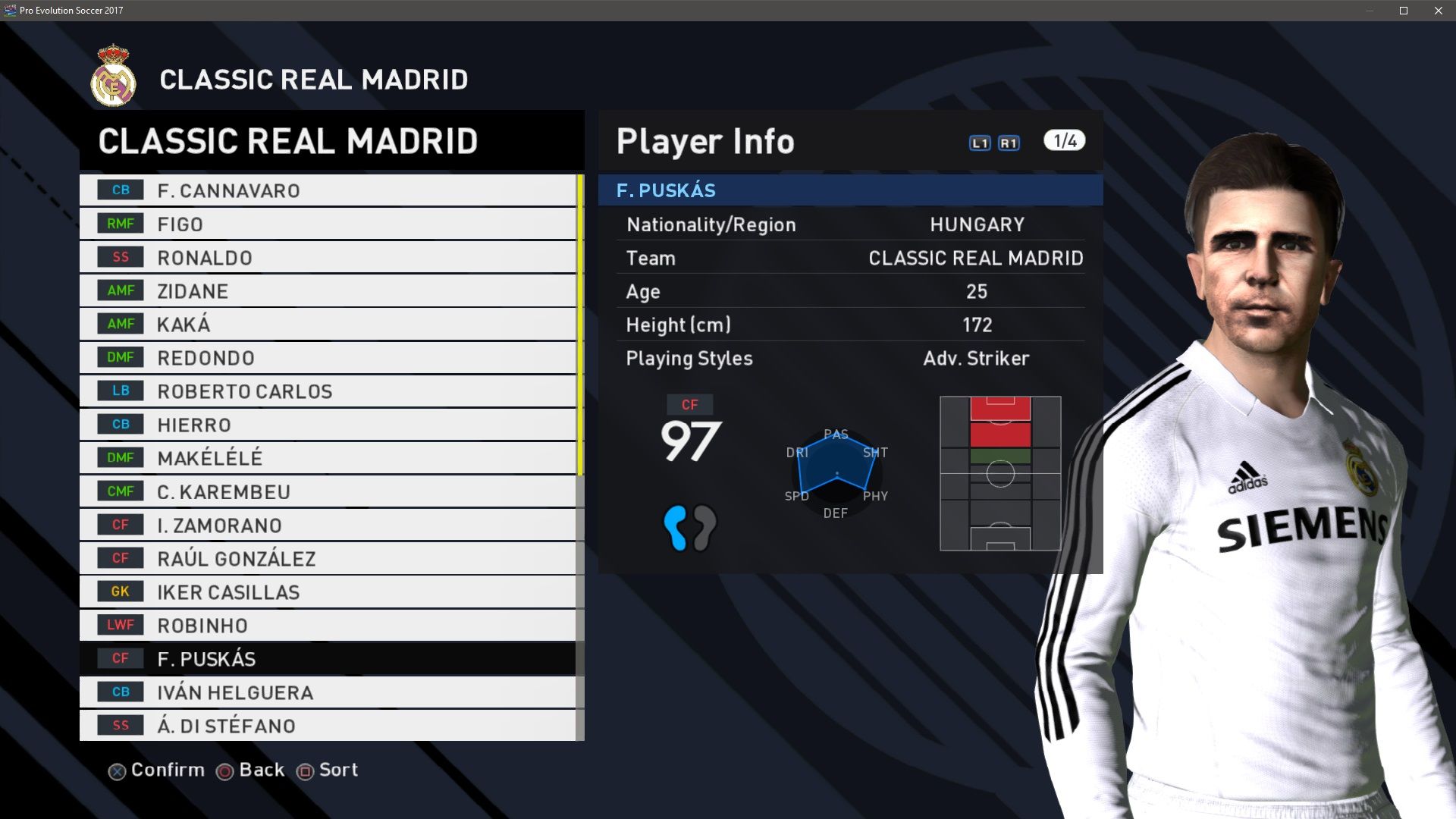Screen dimensions: 1456x819
Task: Choose Robinho from the player list
Action: [328, 626]
